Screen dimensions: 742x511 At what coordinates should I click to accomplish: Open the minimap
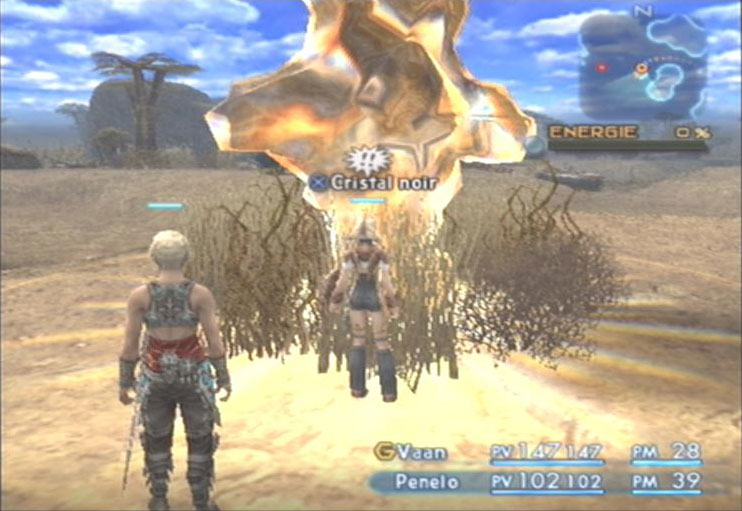643,65
